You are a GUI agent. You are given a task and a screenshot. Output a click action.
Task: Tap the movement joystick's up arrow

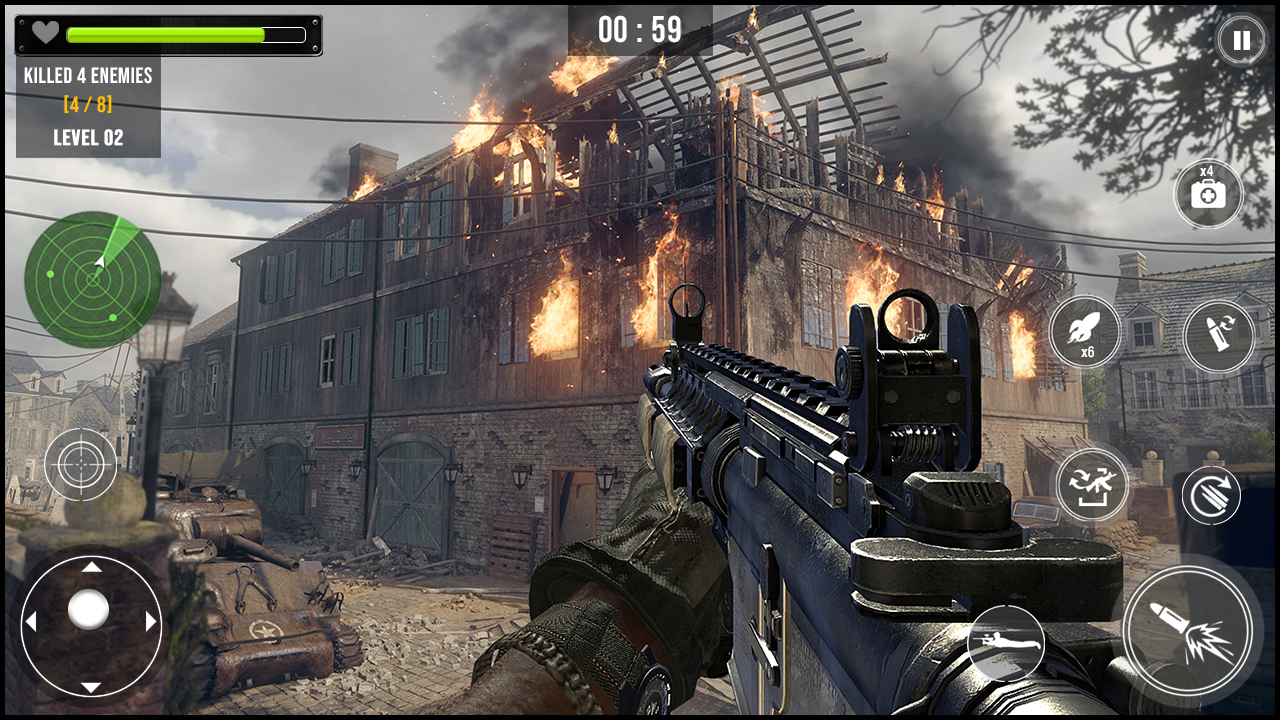pyautogui.click(x=91, y=567)
